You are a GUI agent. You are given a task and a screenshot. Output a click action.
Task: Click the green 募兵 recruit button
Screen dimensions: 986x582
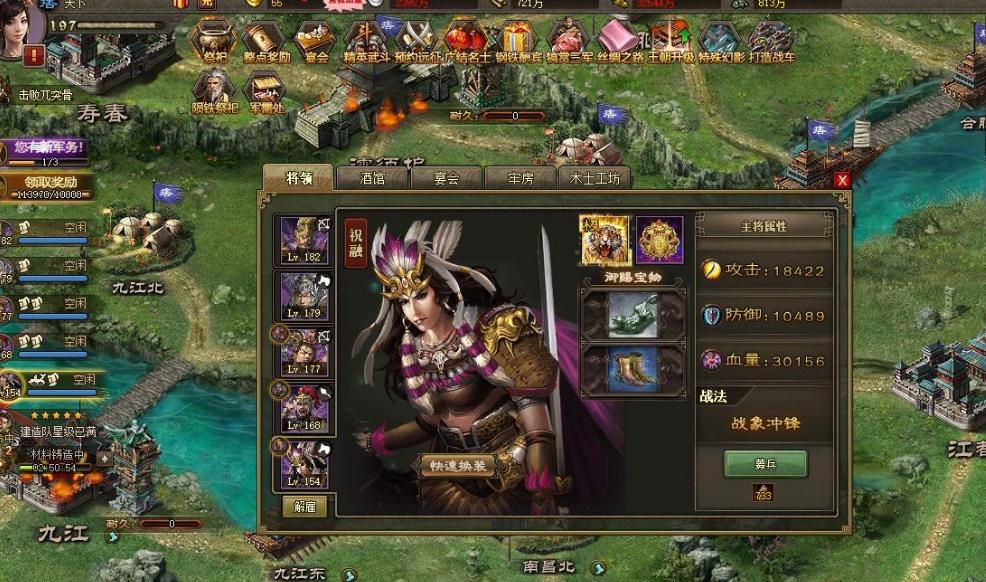(765, 464)
